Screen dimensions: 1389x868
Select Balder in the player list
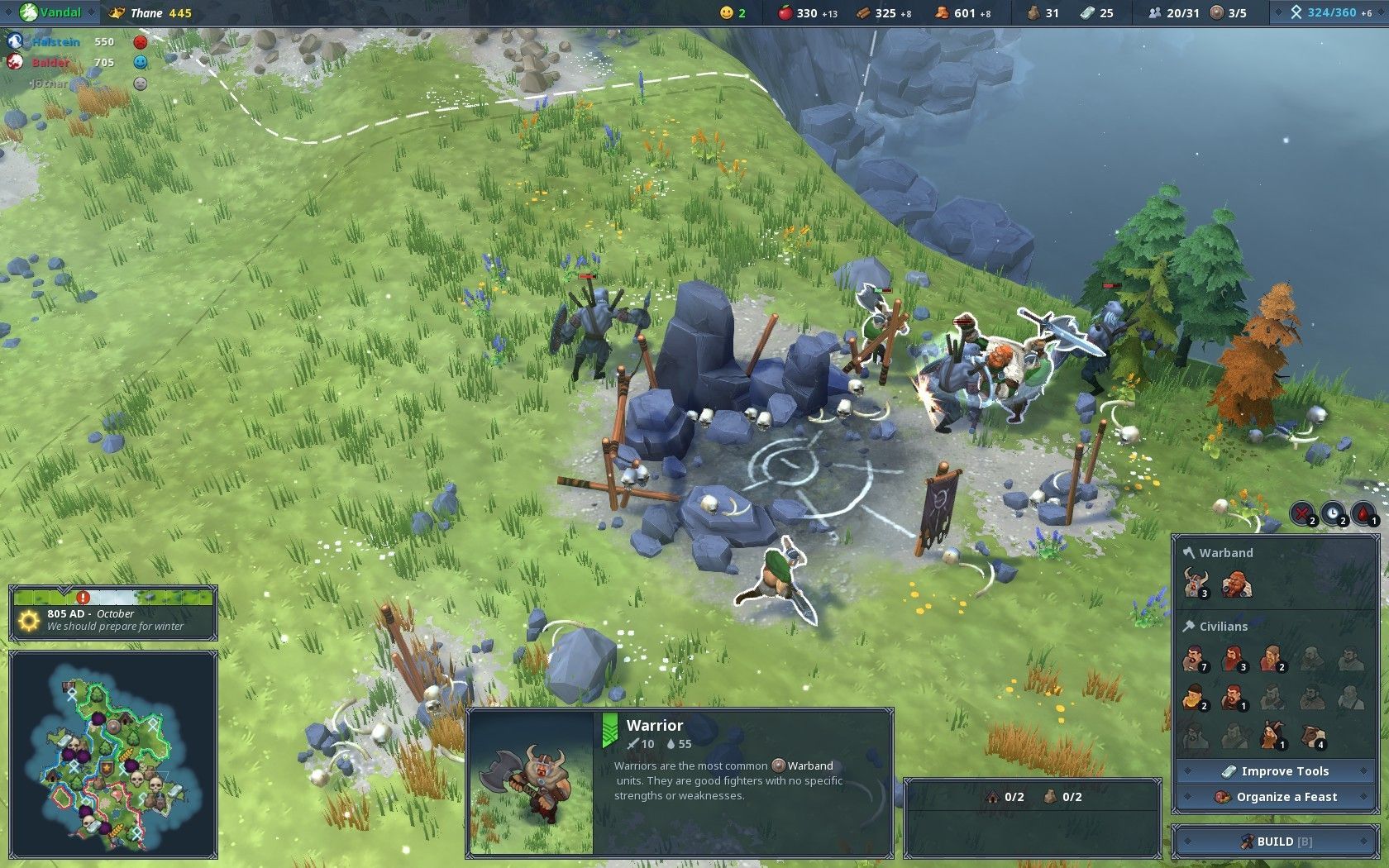[x=50, y=62]
